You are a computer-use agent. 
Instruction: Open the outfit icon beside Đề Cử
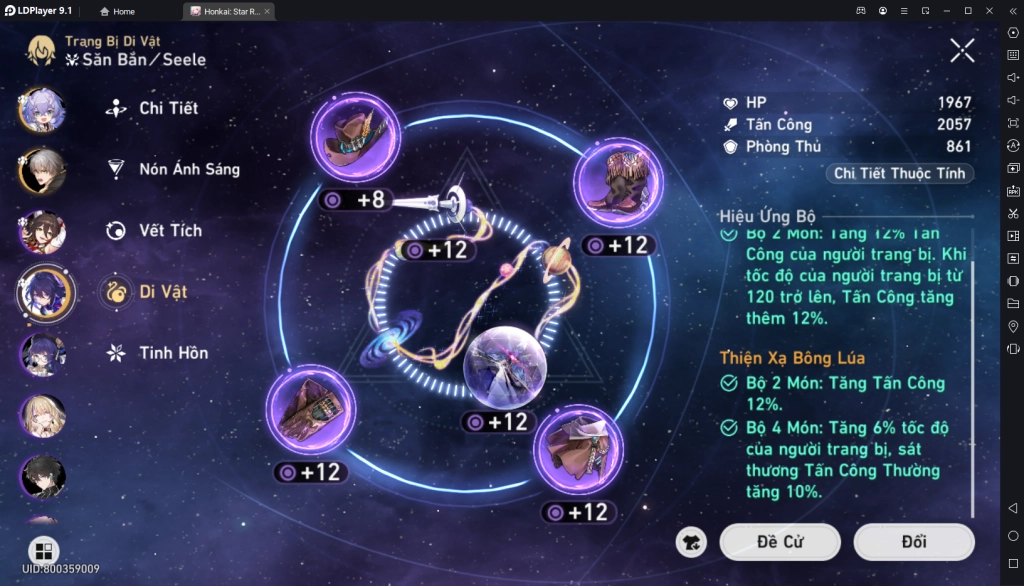[x=691, y=542]
